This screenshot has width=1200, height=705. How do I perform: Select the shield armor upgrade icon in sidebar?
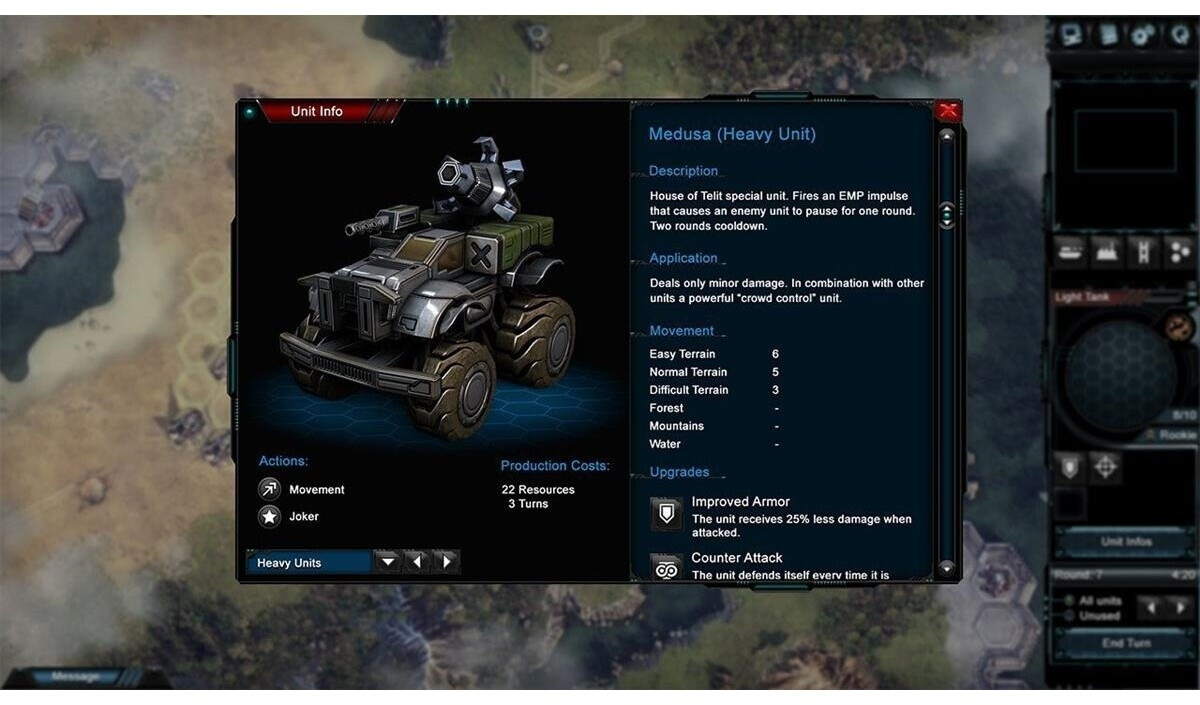pyautogui.click(x=1069, y=466)
